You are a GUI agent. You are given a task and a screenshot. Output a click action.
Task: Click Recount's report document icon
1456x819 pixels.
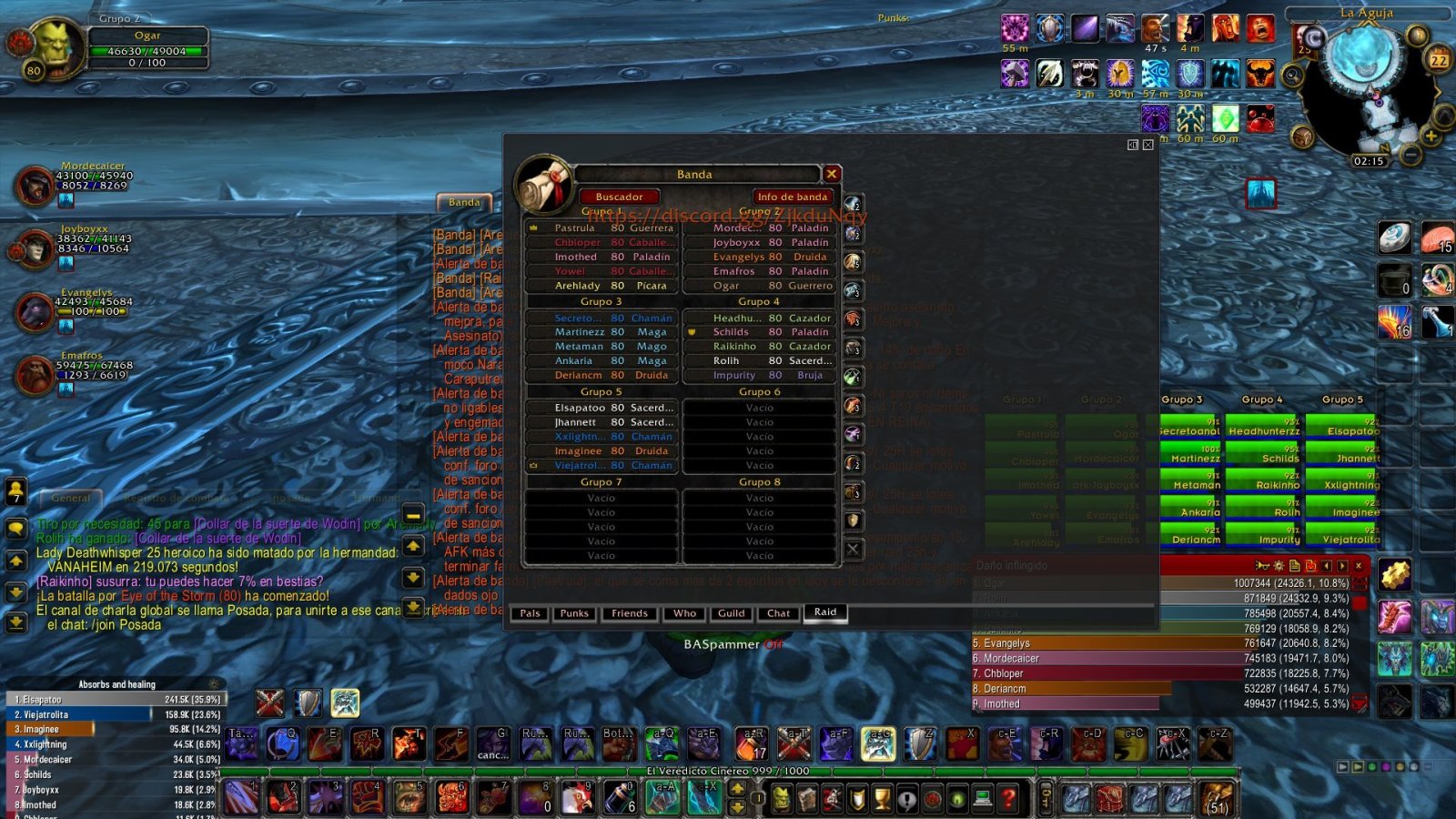coord(1295,566)
